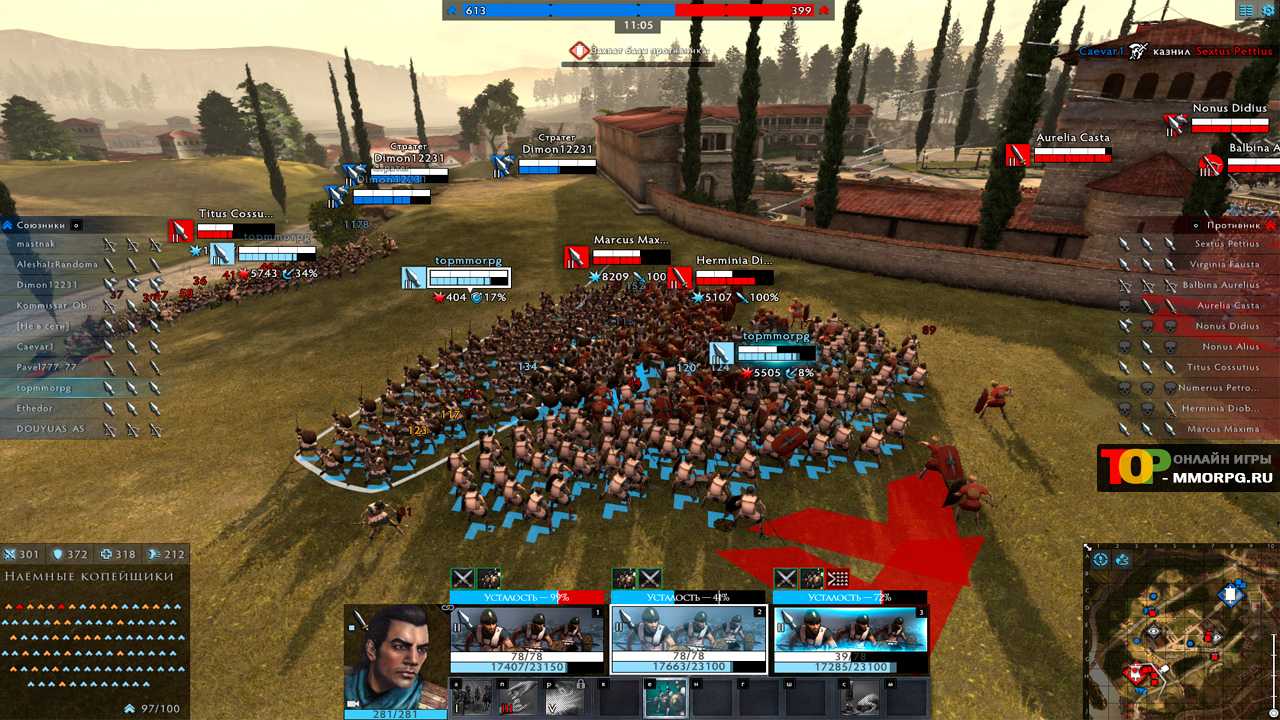Choose enemy Sextus Pettius in list
The image size is (1280, 720).
[x=1227, y=244]
